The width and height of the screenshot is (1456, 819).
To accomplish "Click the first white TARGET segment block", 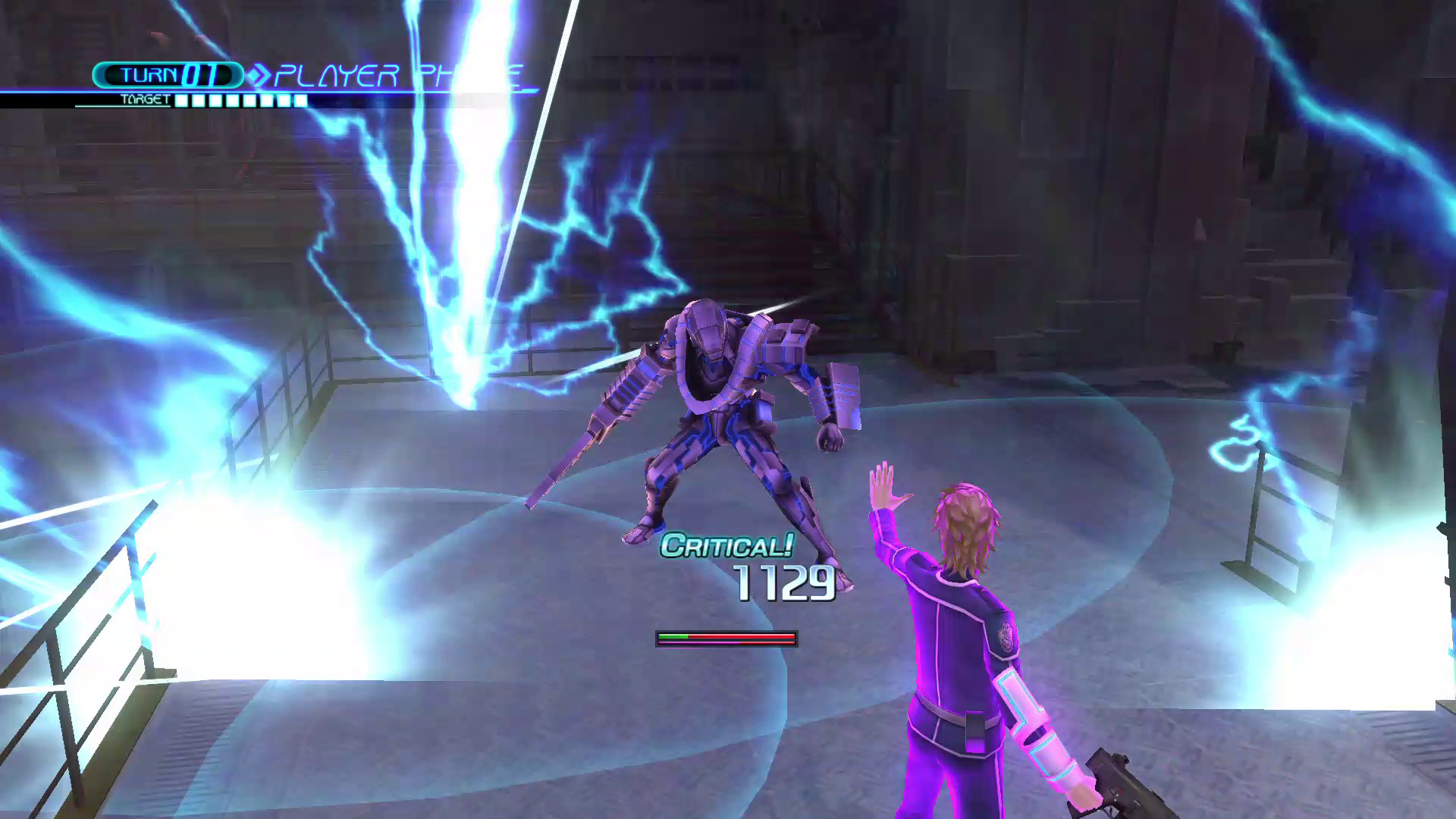I will [x=180, y=99].
